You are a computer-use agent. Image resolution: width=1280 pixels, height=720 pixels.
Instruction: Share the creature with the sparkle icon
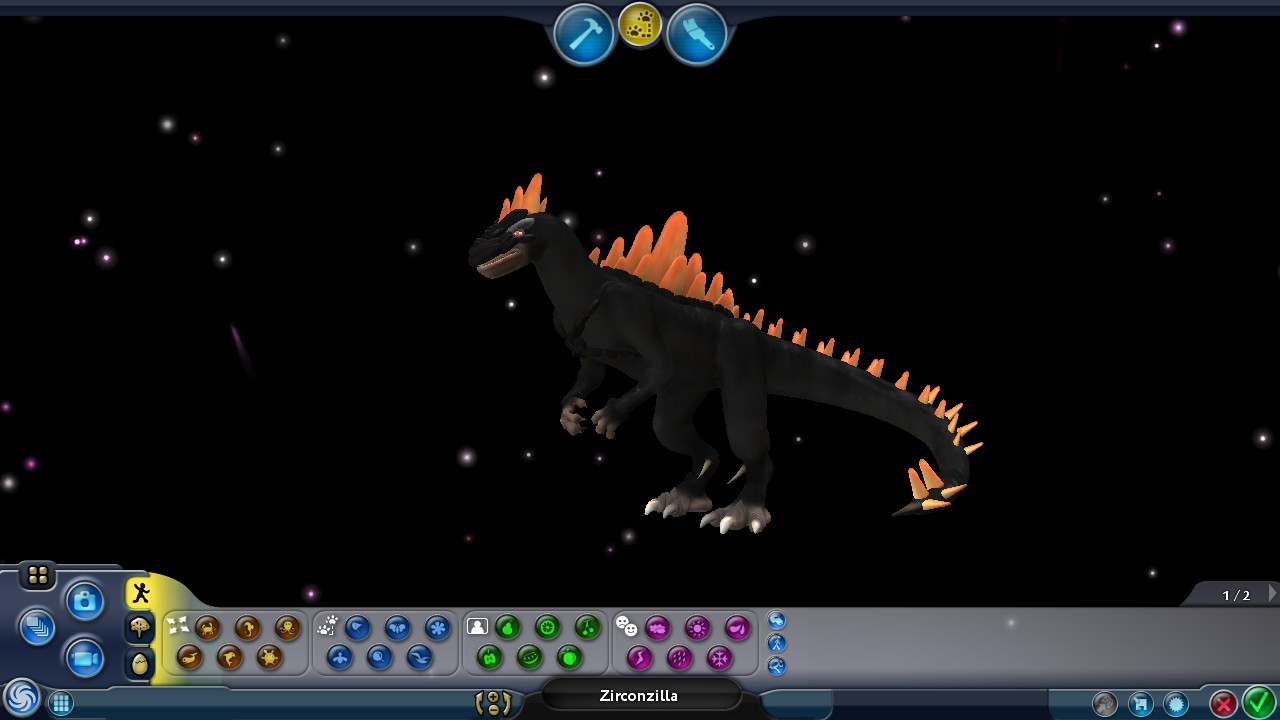tap(1175, 703)
